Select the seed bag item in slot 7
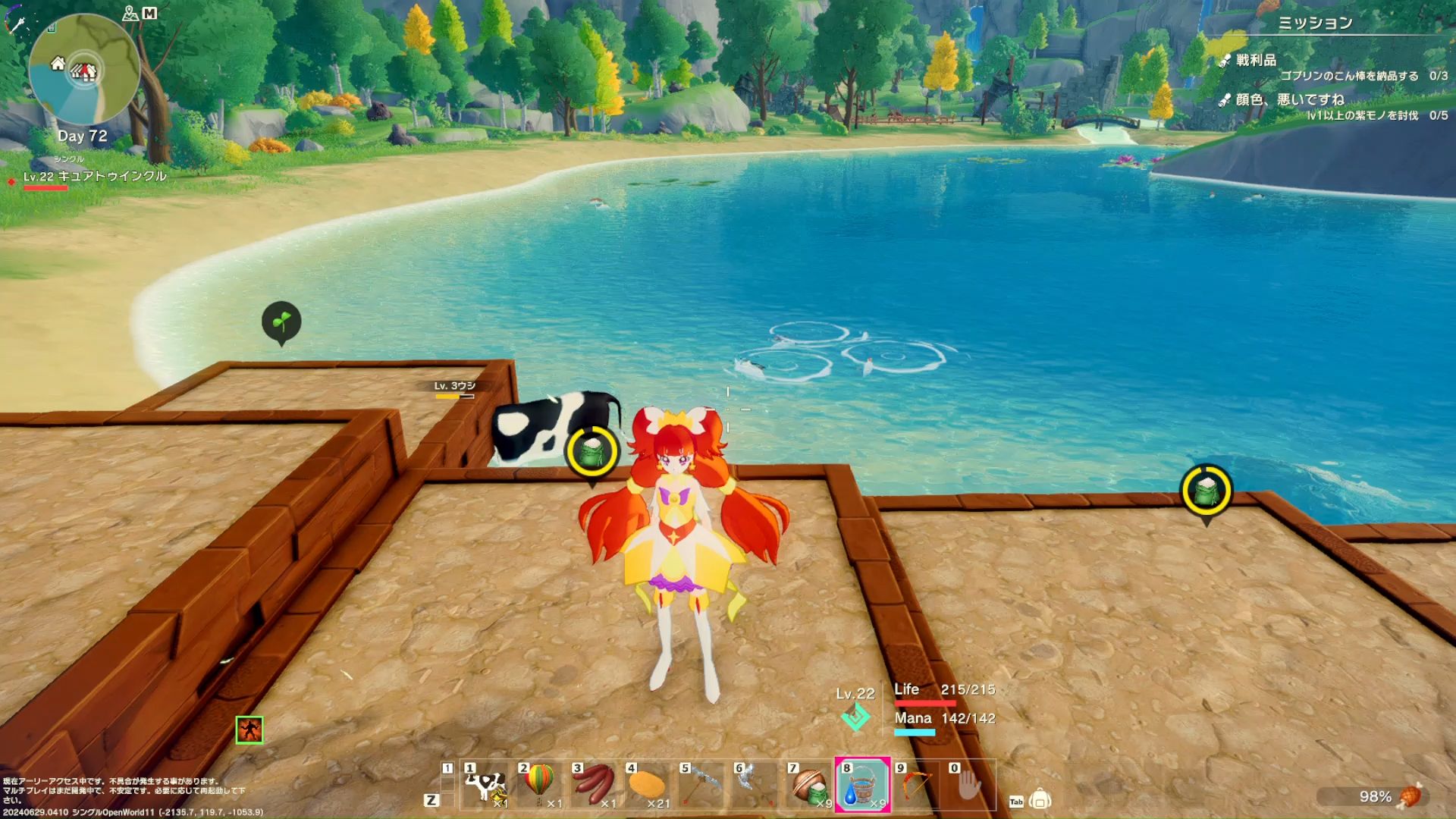This screenshot has width=1456, height=819. (x=808, y=786)
